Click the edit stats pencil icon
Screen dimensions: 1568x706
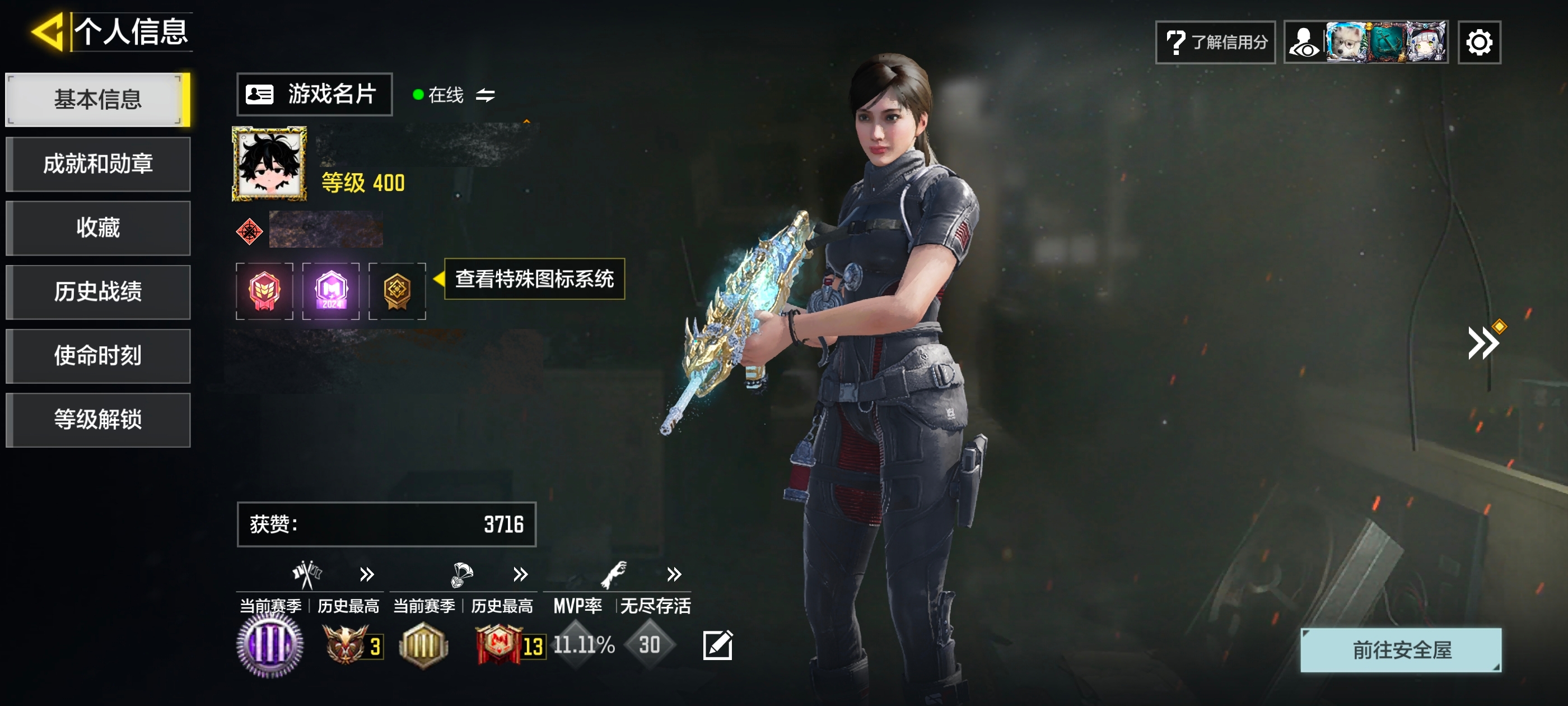pos(718,645)
